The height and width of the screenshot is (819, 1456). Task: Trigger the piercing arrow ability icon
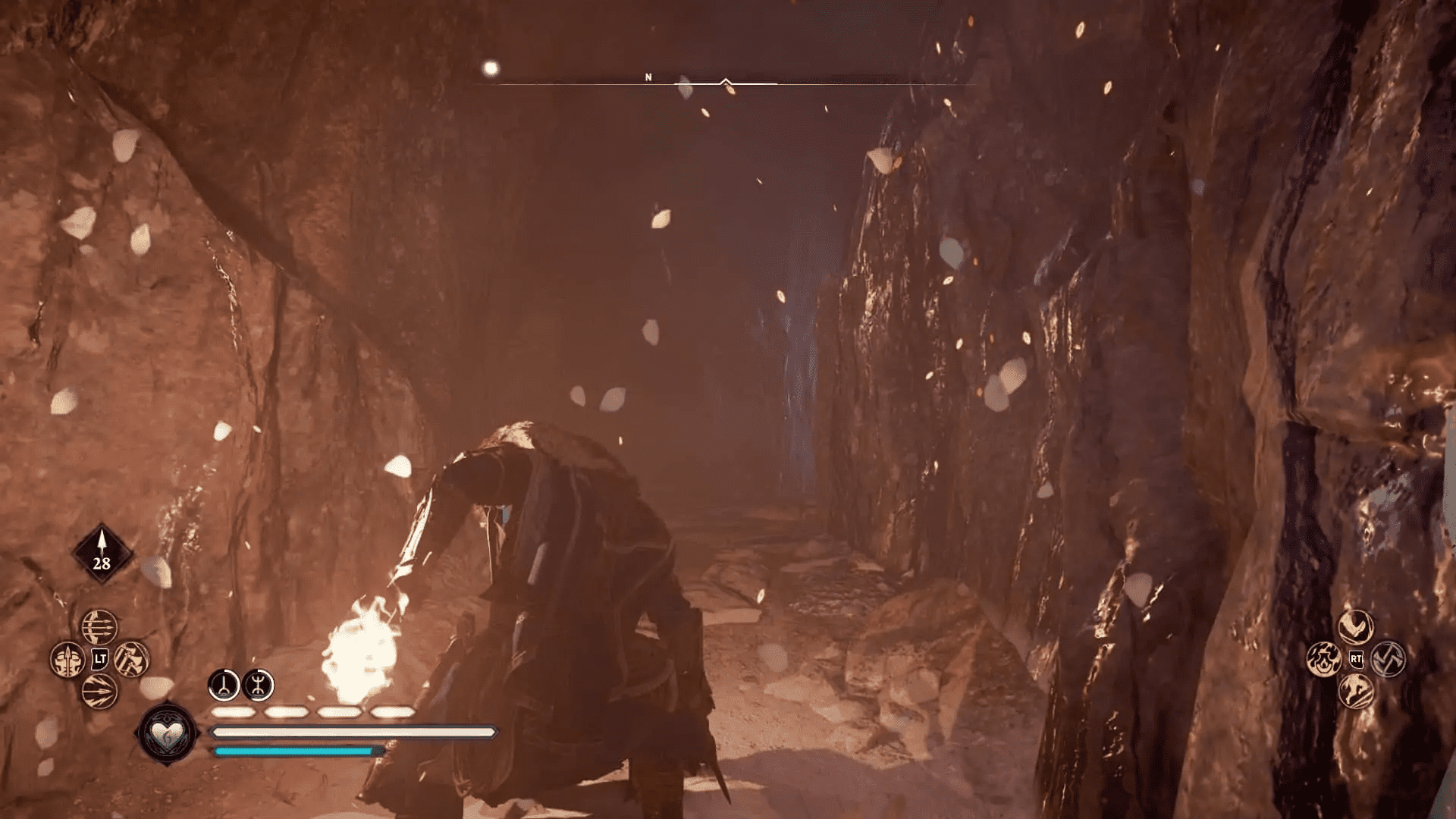(x=99, y=690)
